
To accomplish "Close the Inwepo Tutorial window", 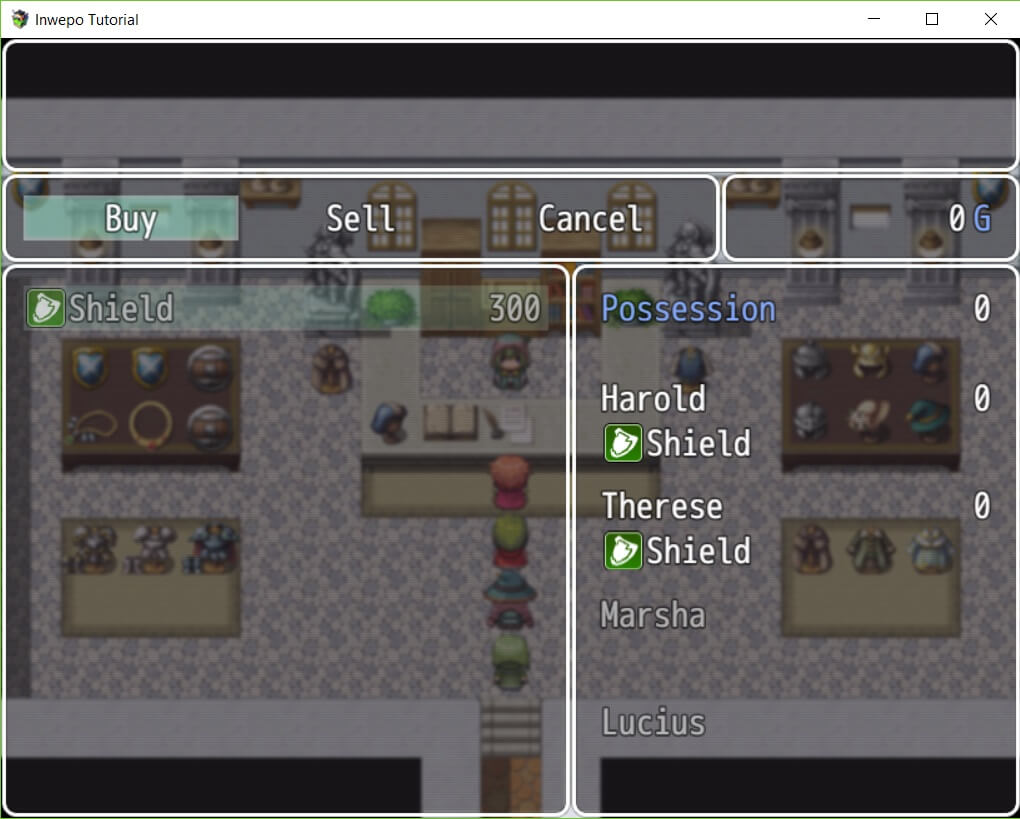I will [x=990, y=19].
